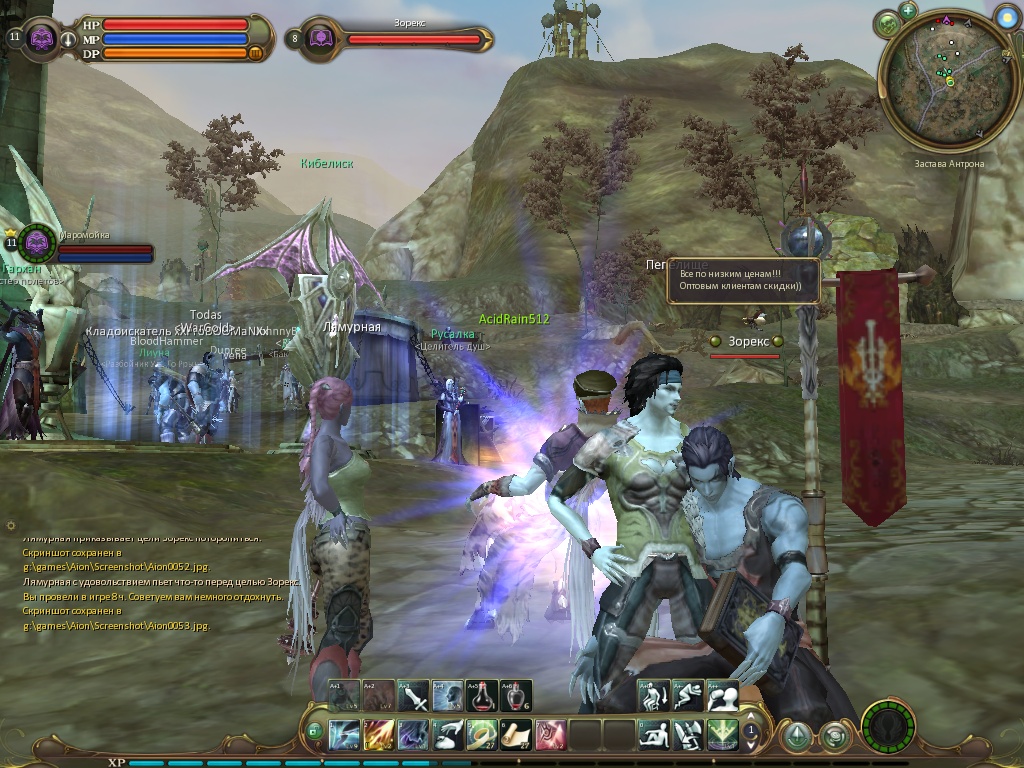Activate the golden fire slash skill
The height and width of the screenshot is (768, 1024).
tap(379, 735)
